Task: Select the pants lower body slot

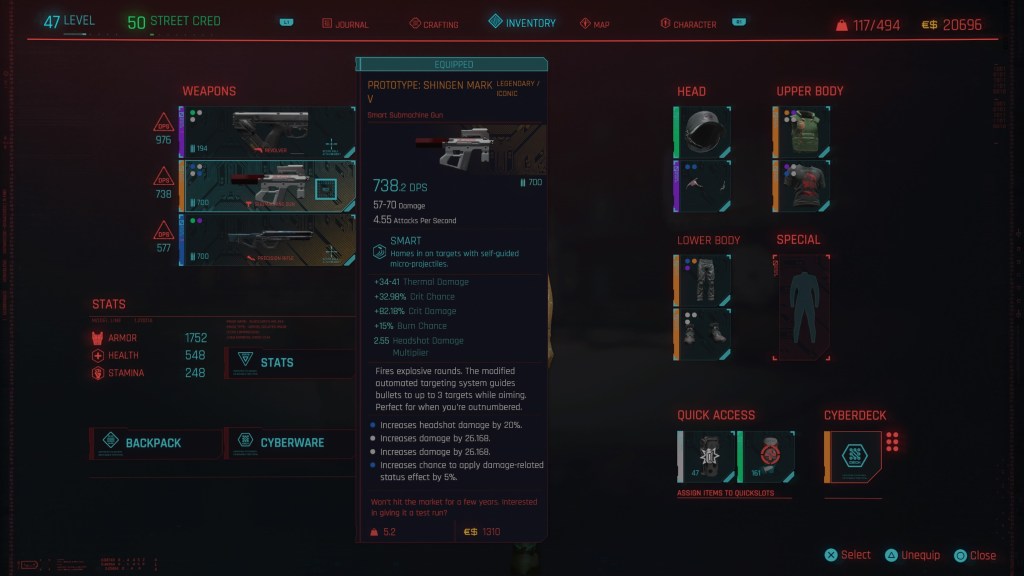Action: [x=704, y=279]
